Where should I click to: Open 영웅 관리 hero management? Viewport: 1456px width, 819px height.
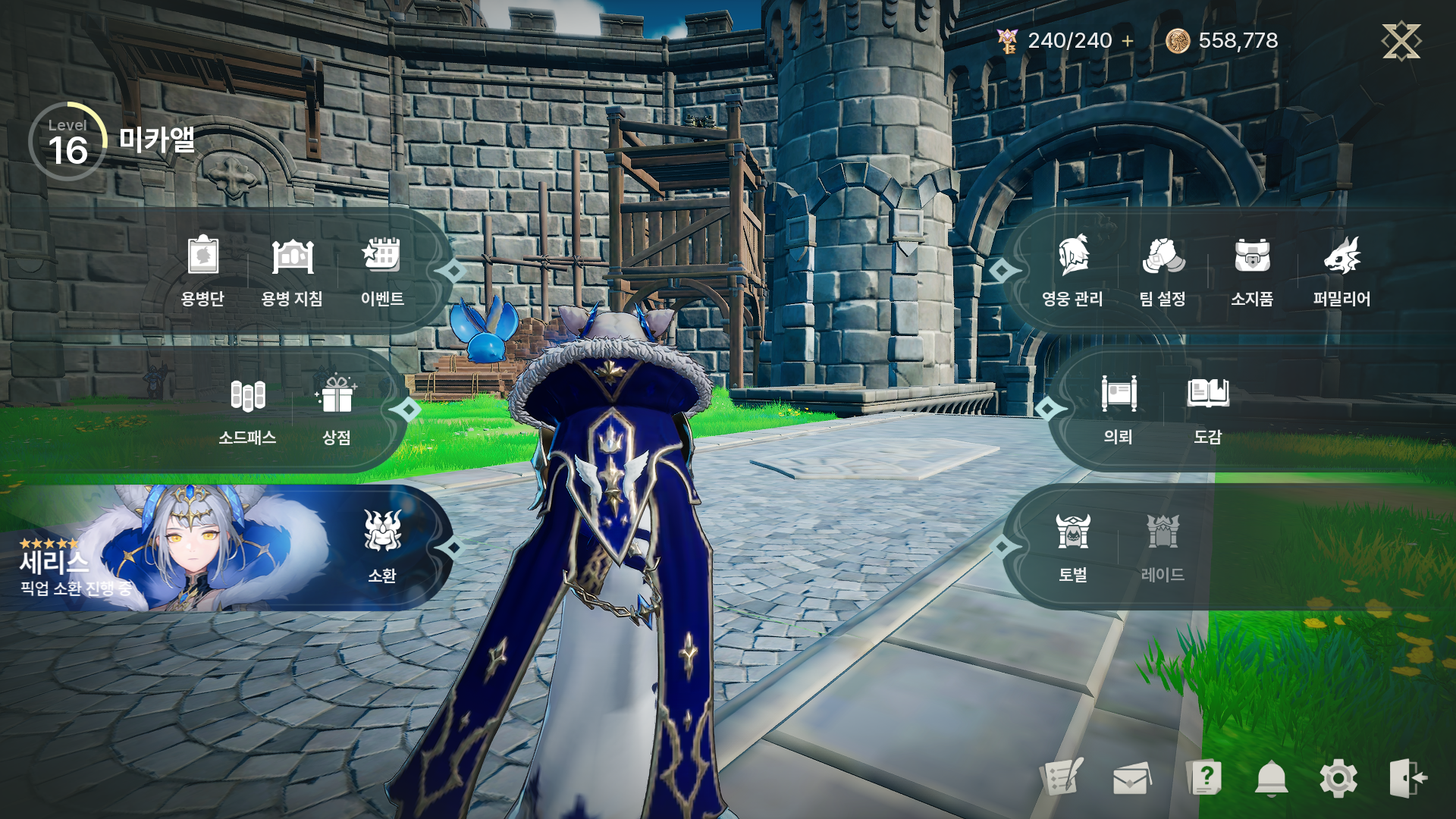1072,269
